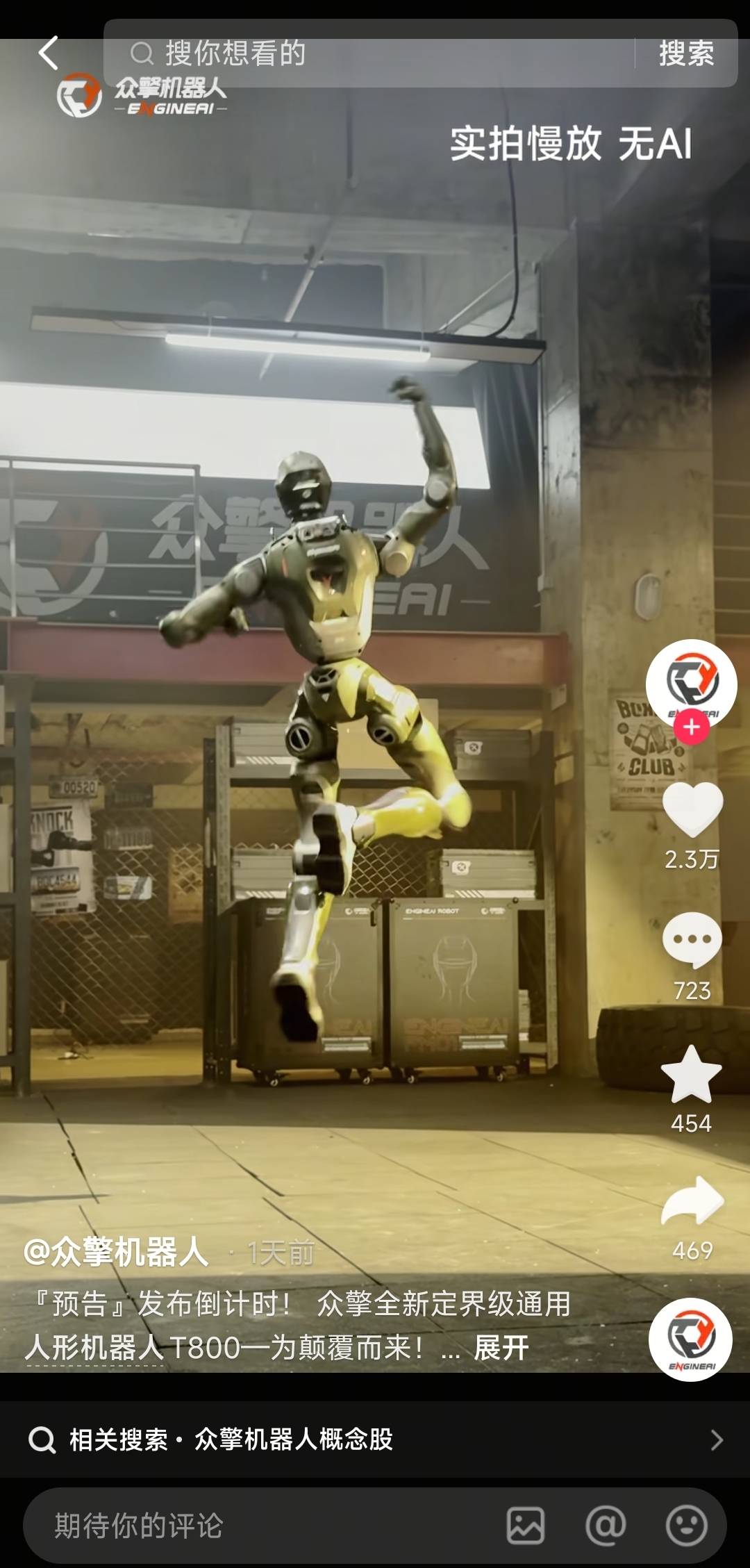The image size is (750, 1568).
Task: Favorite the video with the star icon
Action: click(692, 1075)
